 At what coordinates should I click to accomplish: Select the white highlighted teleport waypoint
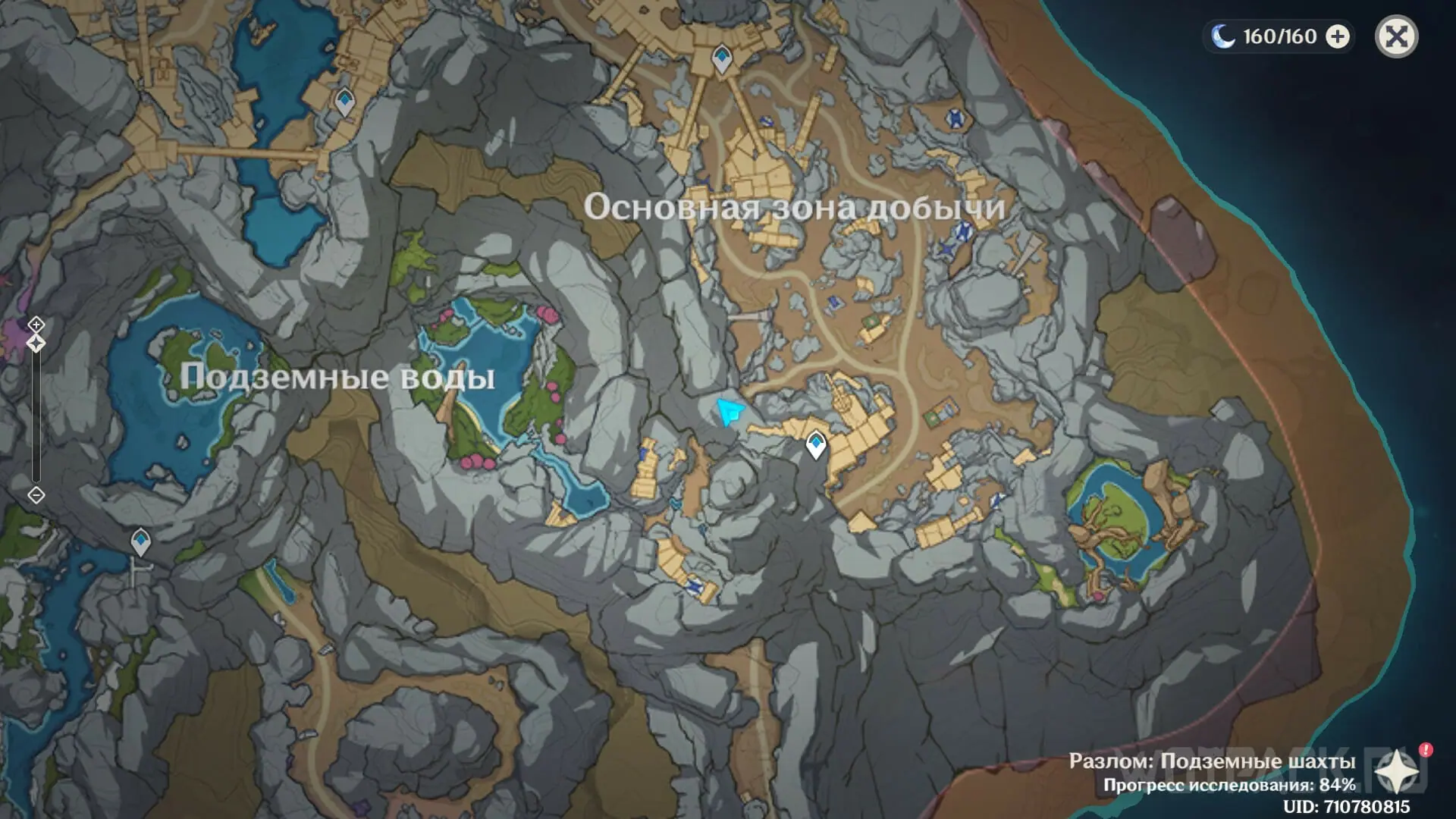click(x=816, y=444)
